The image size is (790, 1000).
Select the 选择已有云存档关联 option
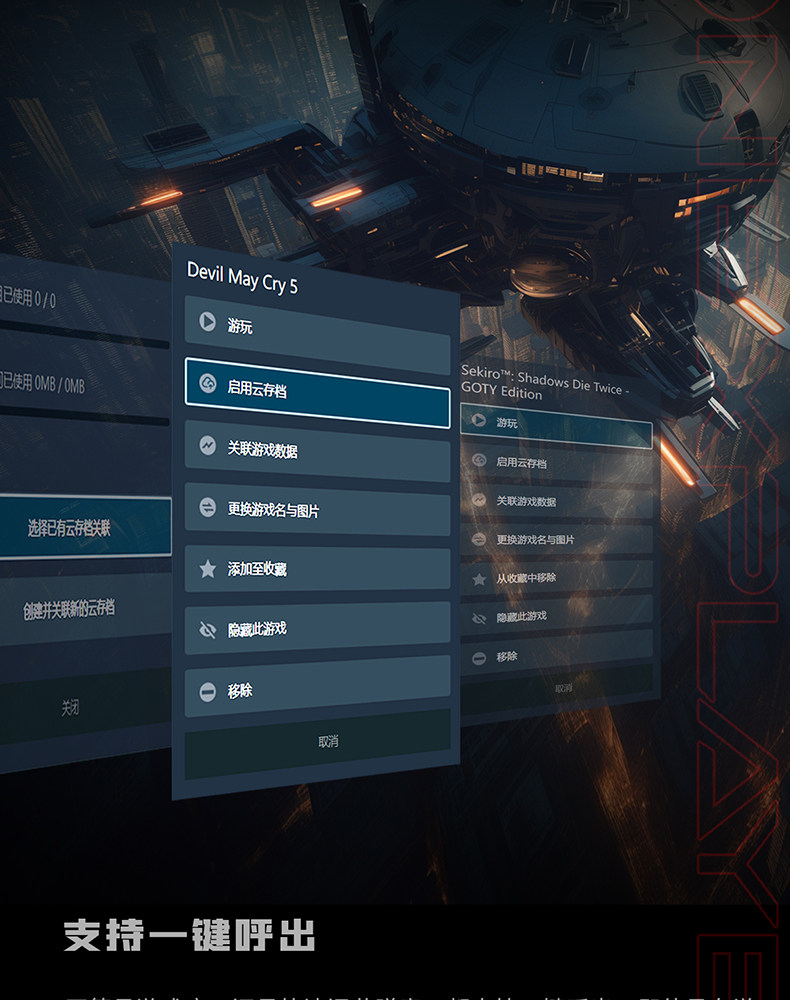click(75, 527)
